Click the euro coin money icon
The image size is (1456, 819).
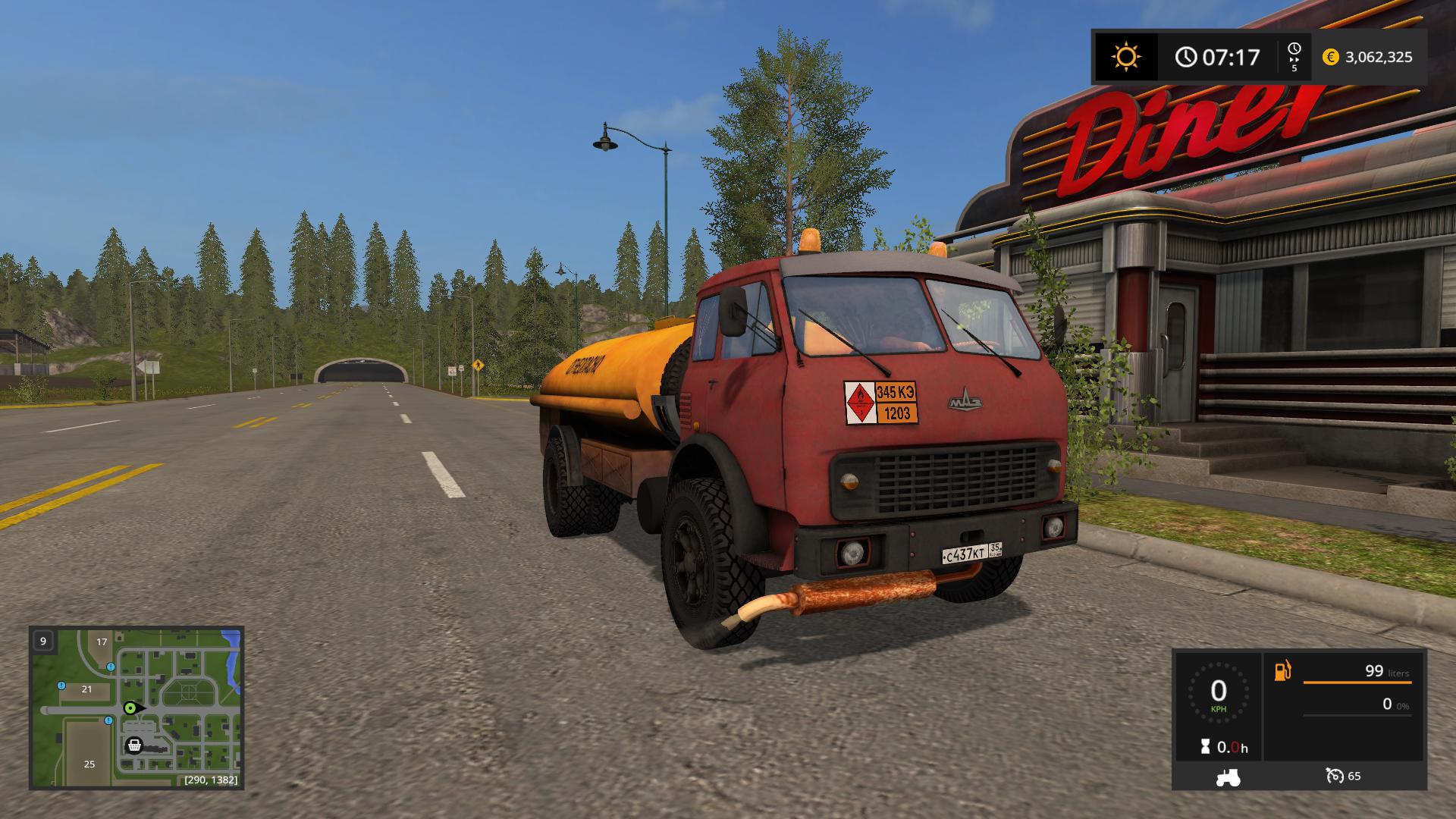point(1330,57)
